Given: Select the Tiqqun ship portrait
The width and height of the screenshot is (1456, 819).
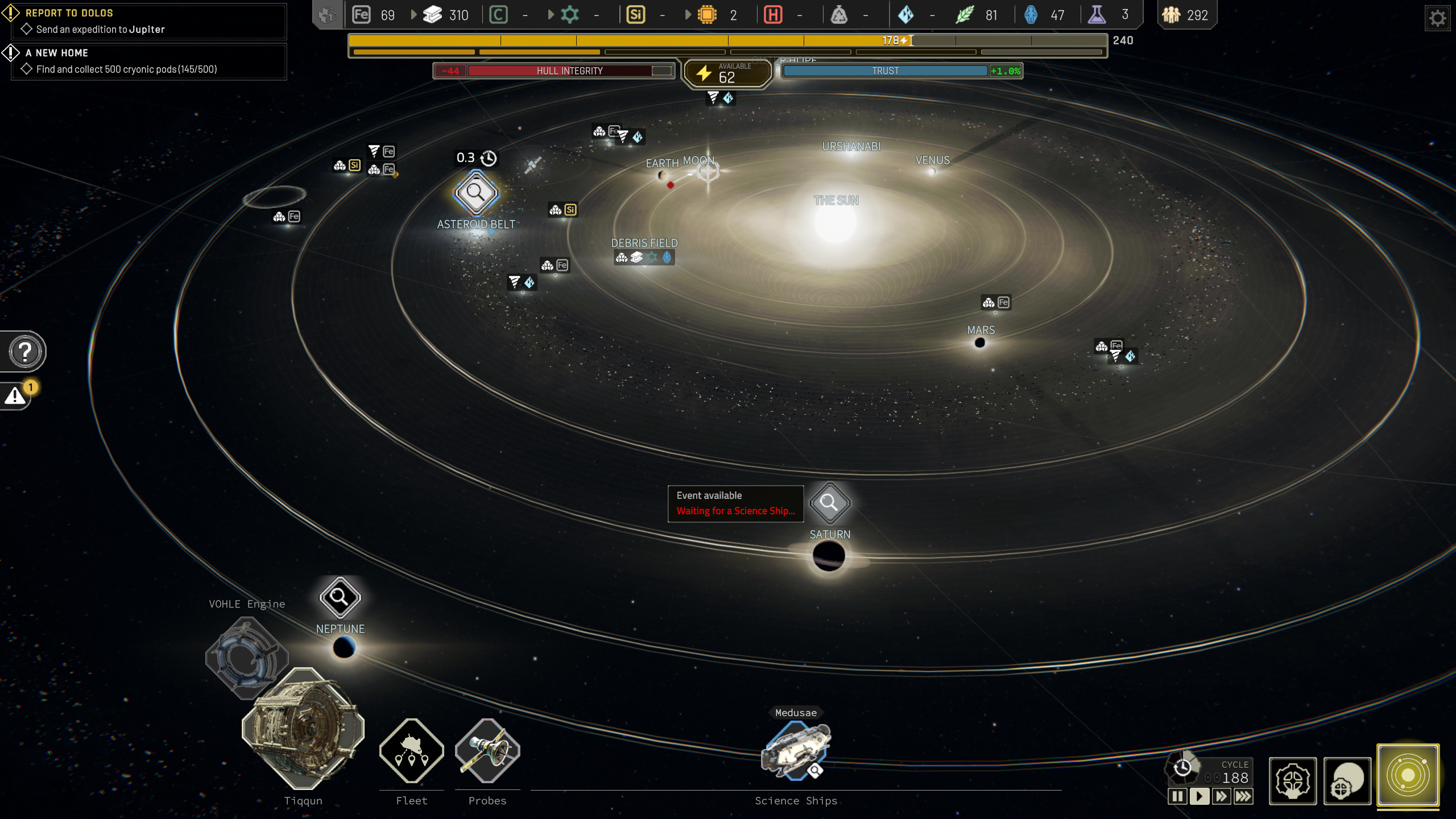Looking at the screenshot, I should coord(303,729).
